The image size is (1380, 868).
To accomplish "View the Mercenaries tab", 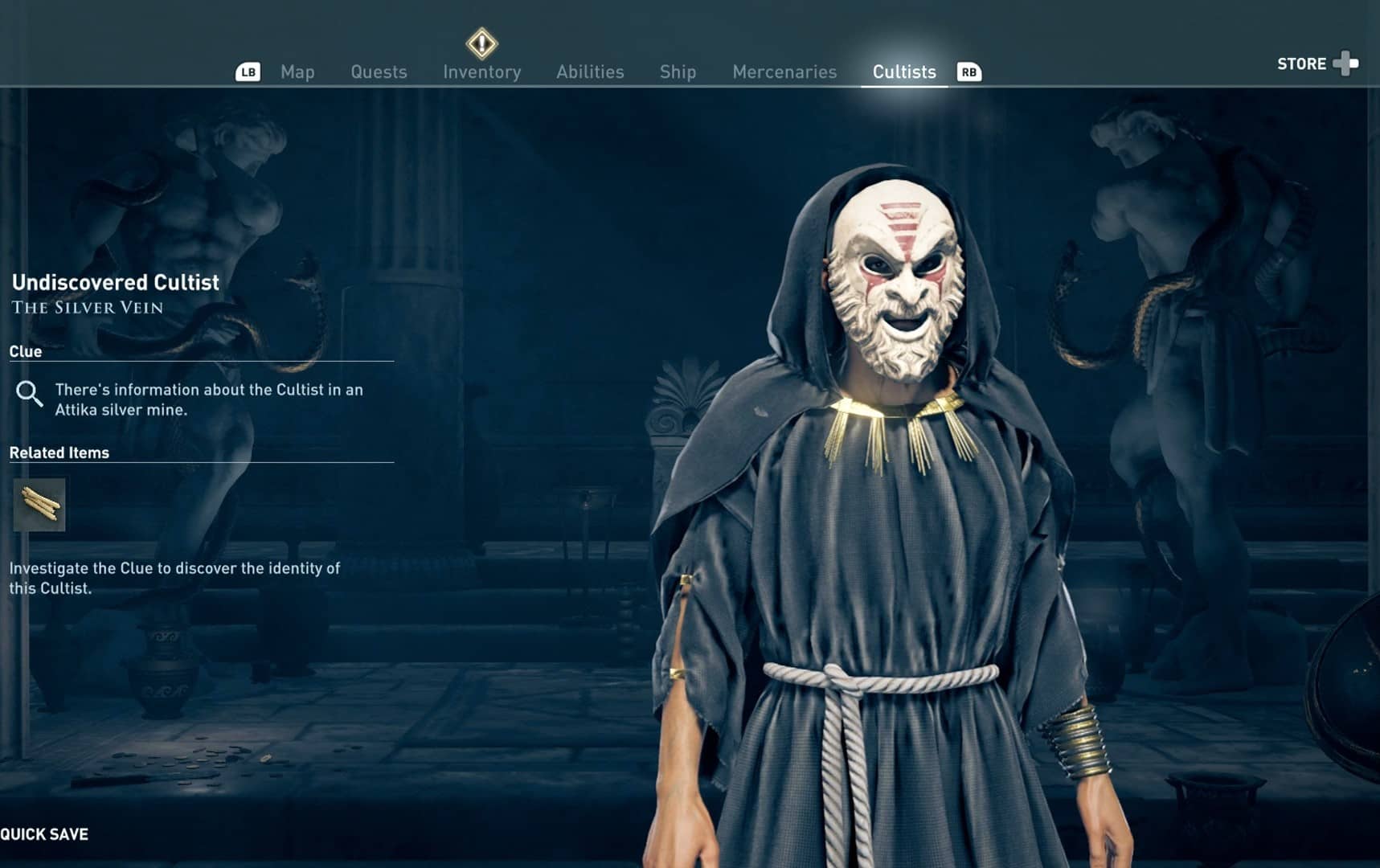I will point(784,72).
